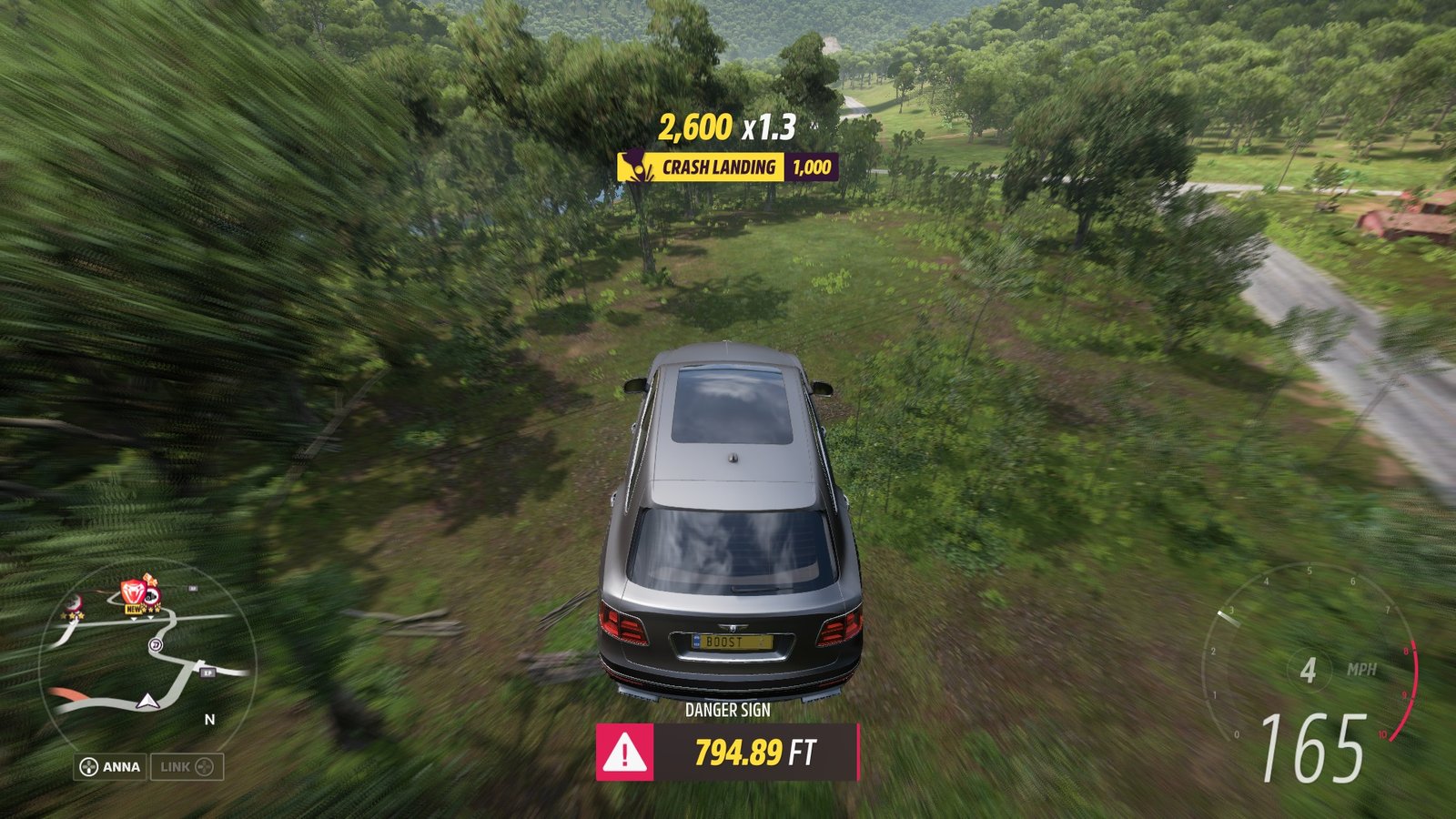Select the purple round marker on the minimap road

156,645
